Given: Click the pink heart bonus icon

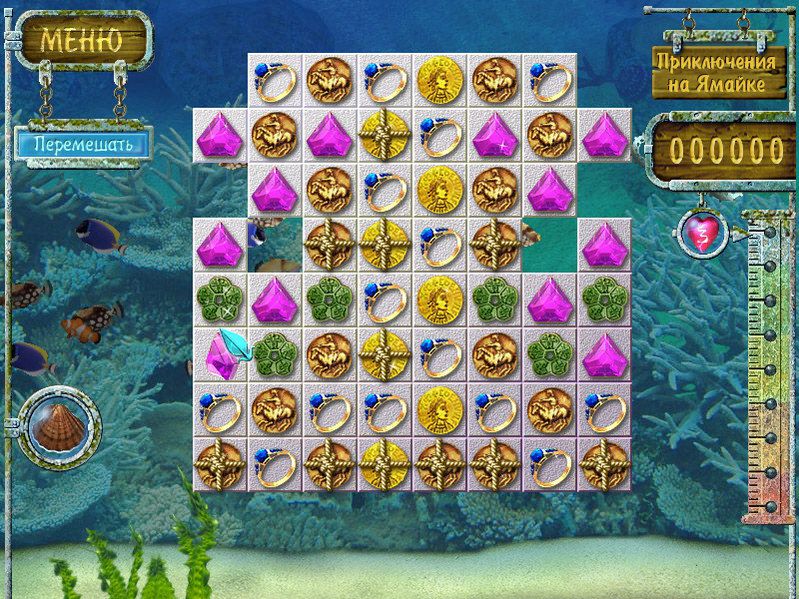Looking at the screenshot, I should pos(699,232).
